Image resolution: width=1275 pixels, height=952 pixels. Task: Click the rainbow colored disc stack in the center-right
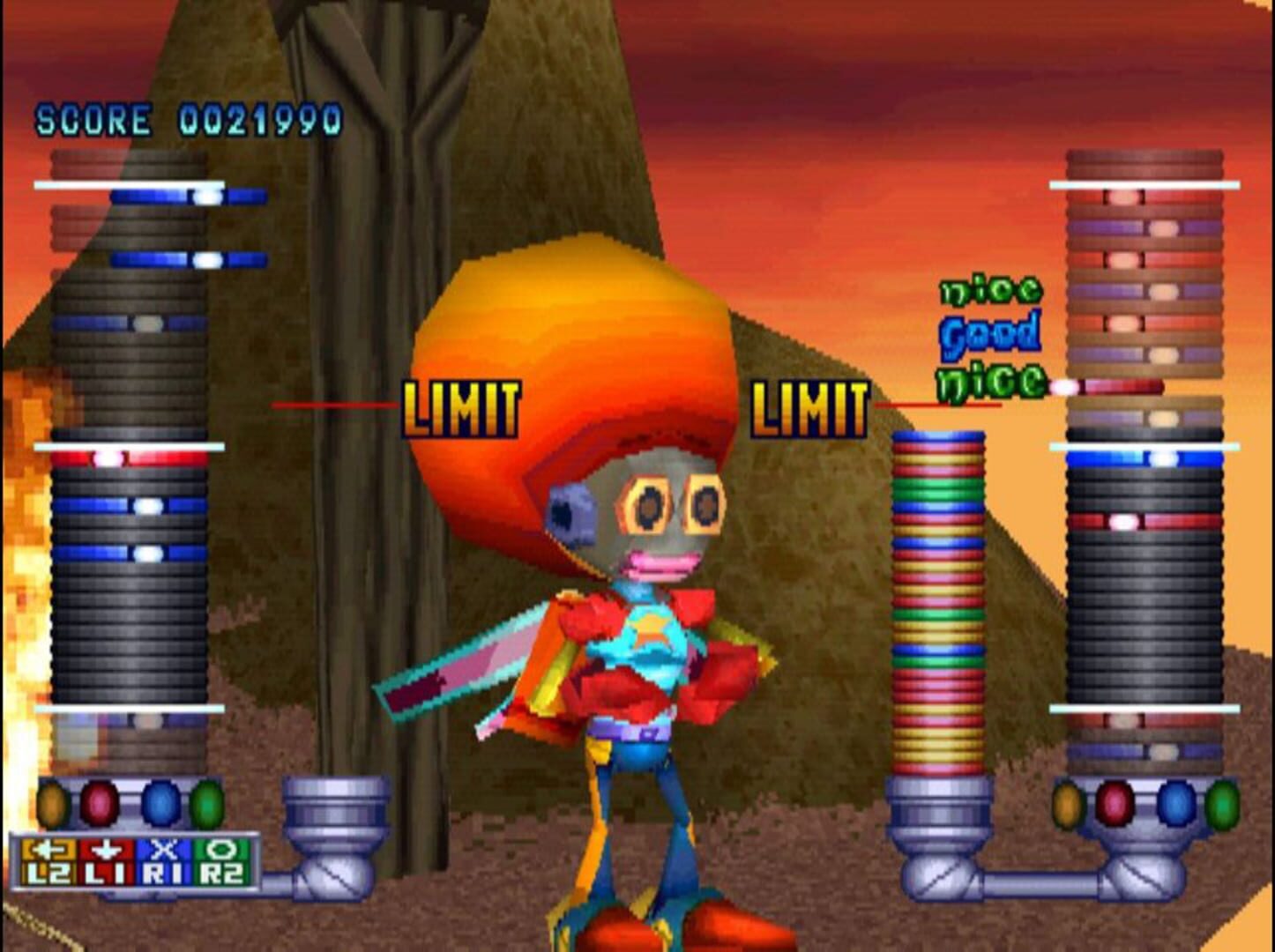tap(937, 599)
